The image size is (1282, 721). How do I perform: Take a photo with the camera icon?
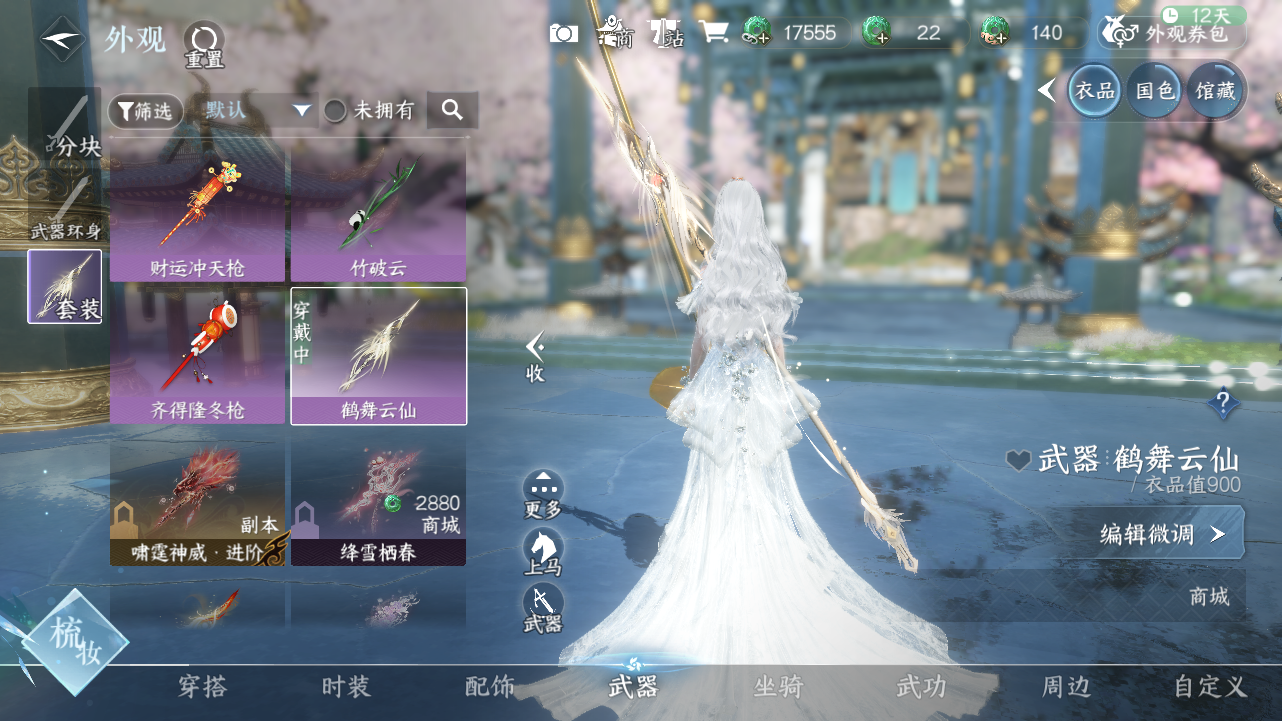pos(564,33)
